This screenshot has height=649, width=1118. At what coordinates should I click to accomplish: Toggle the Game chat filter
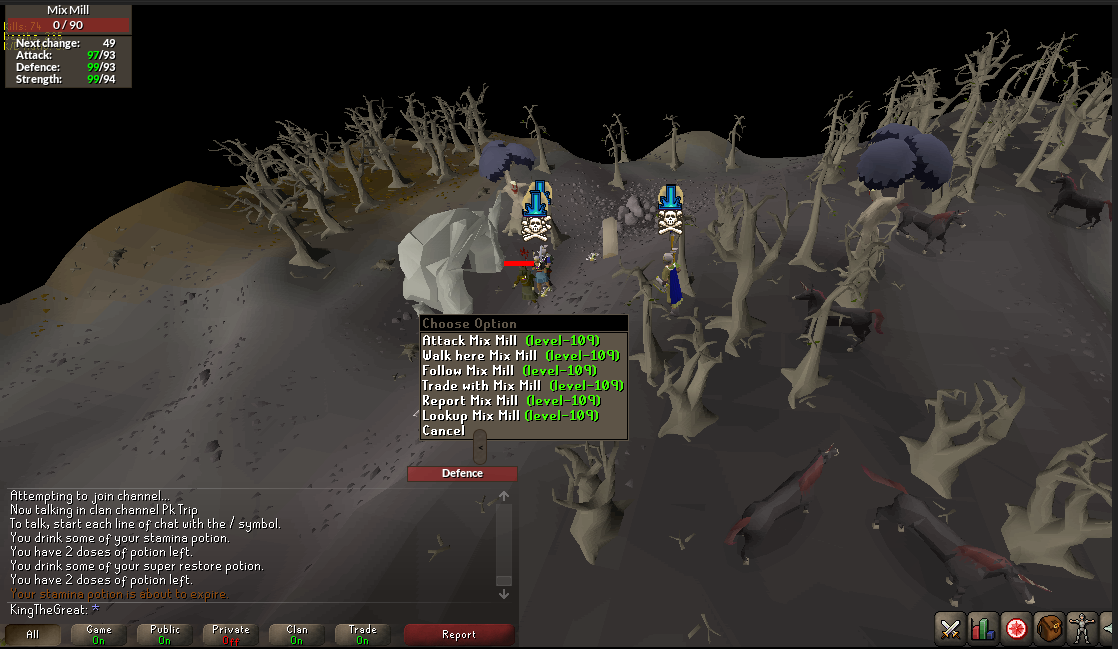pyautogui.click(x=99, y=634)
